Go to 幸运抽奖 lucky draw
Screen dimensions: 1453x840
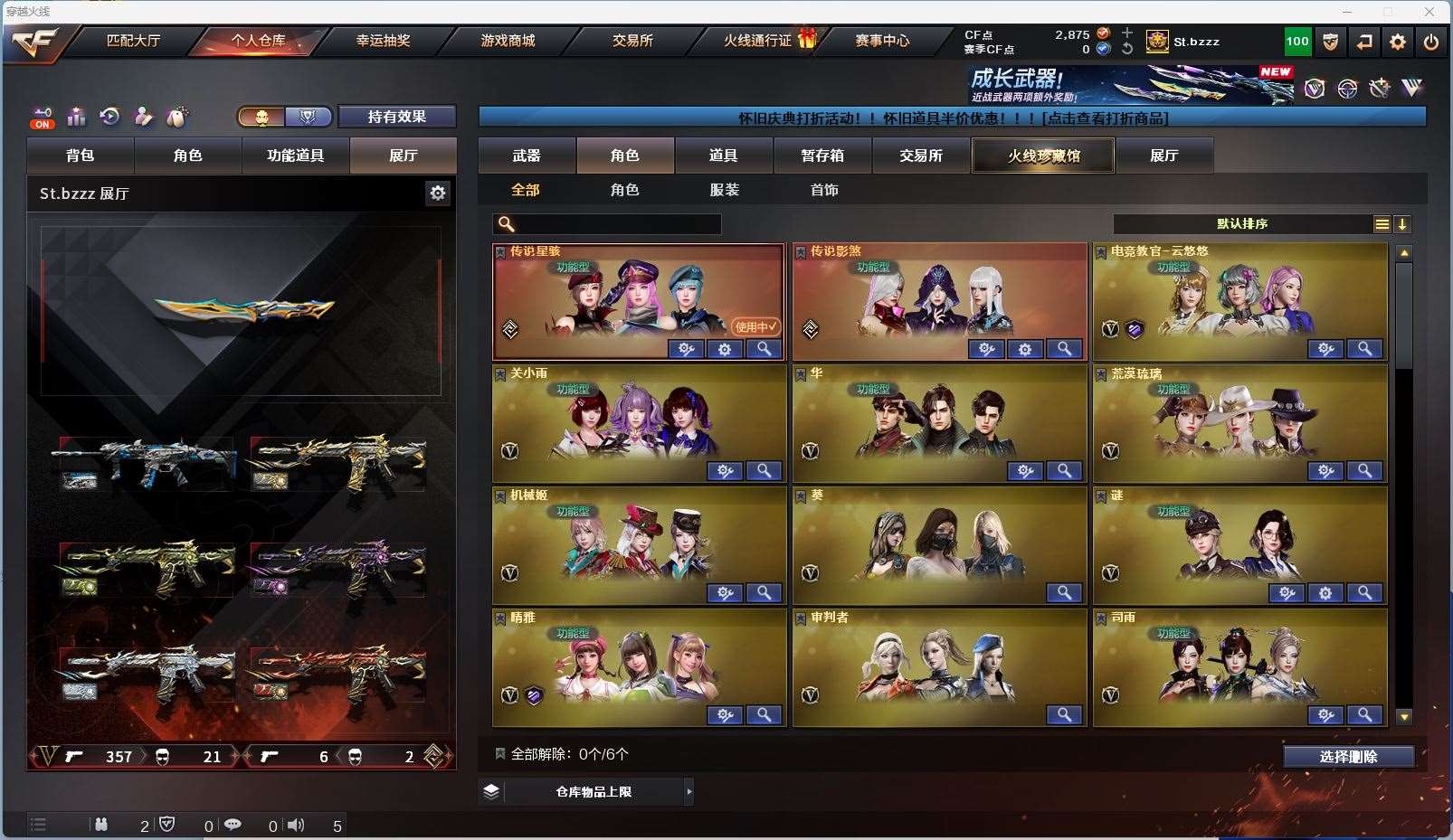click(383, 41)
